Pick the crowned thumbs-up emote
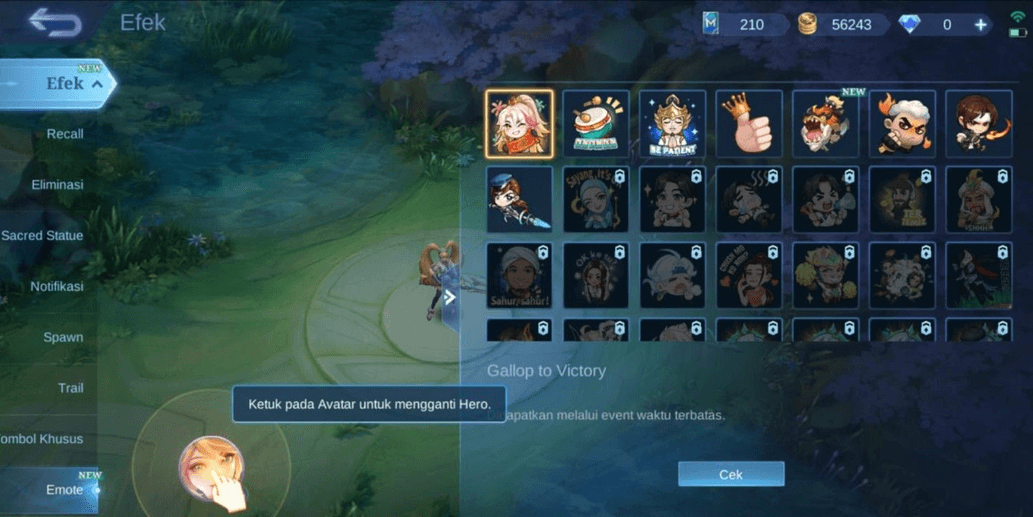The height and width of the screenshot is (517, 1033). (x=749, y=124)
